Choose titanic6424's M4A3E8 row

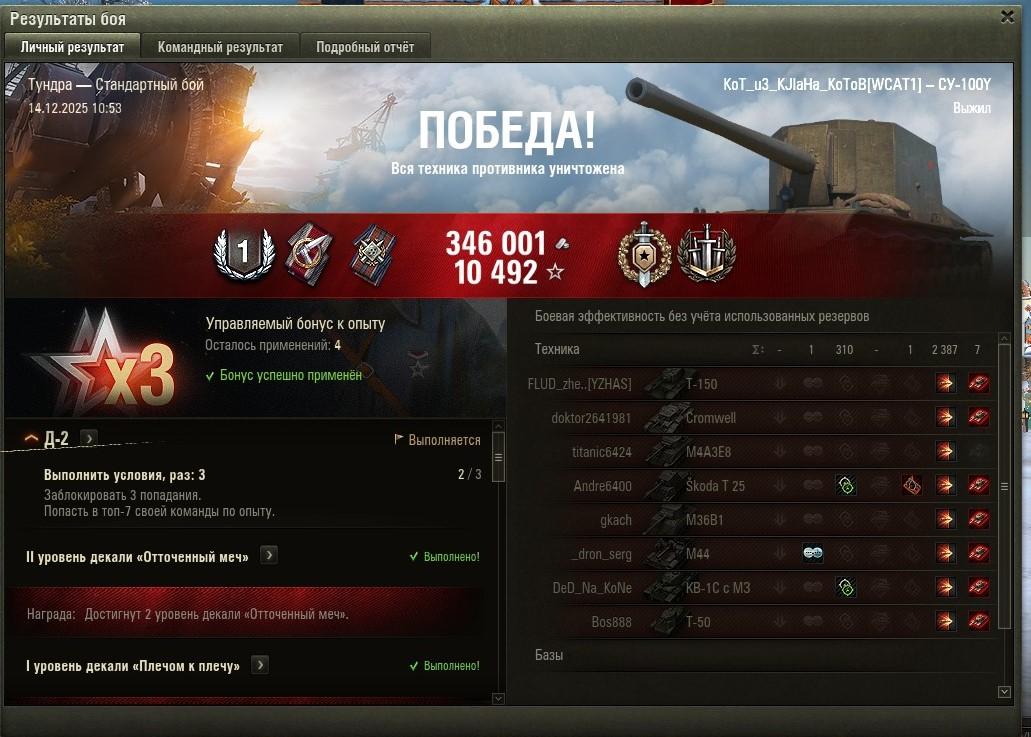[700, 452]
